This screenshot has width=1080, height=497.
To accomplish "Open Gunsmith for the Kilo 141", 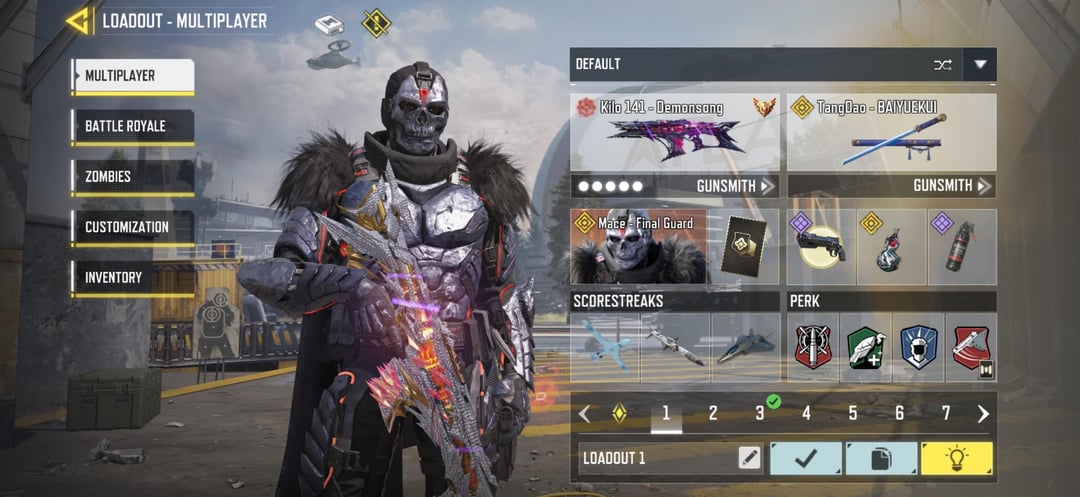I will click(x=735, y=186).
